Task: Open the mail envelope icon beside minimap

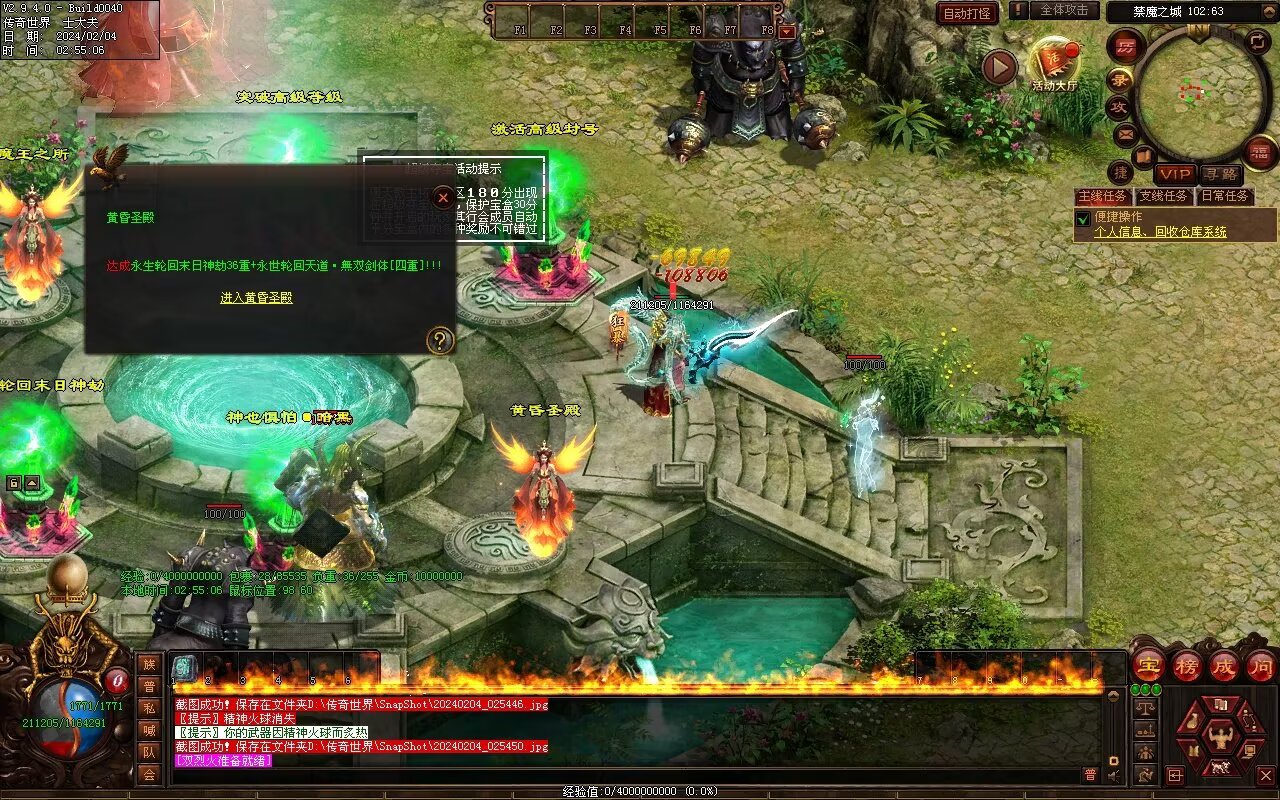Action: coord(1125,133)
